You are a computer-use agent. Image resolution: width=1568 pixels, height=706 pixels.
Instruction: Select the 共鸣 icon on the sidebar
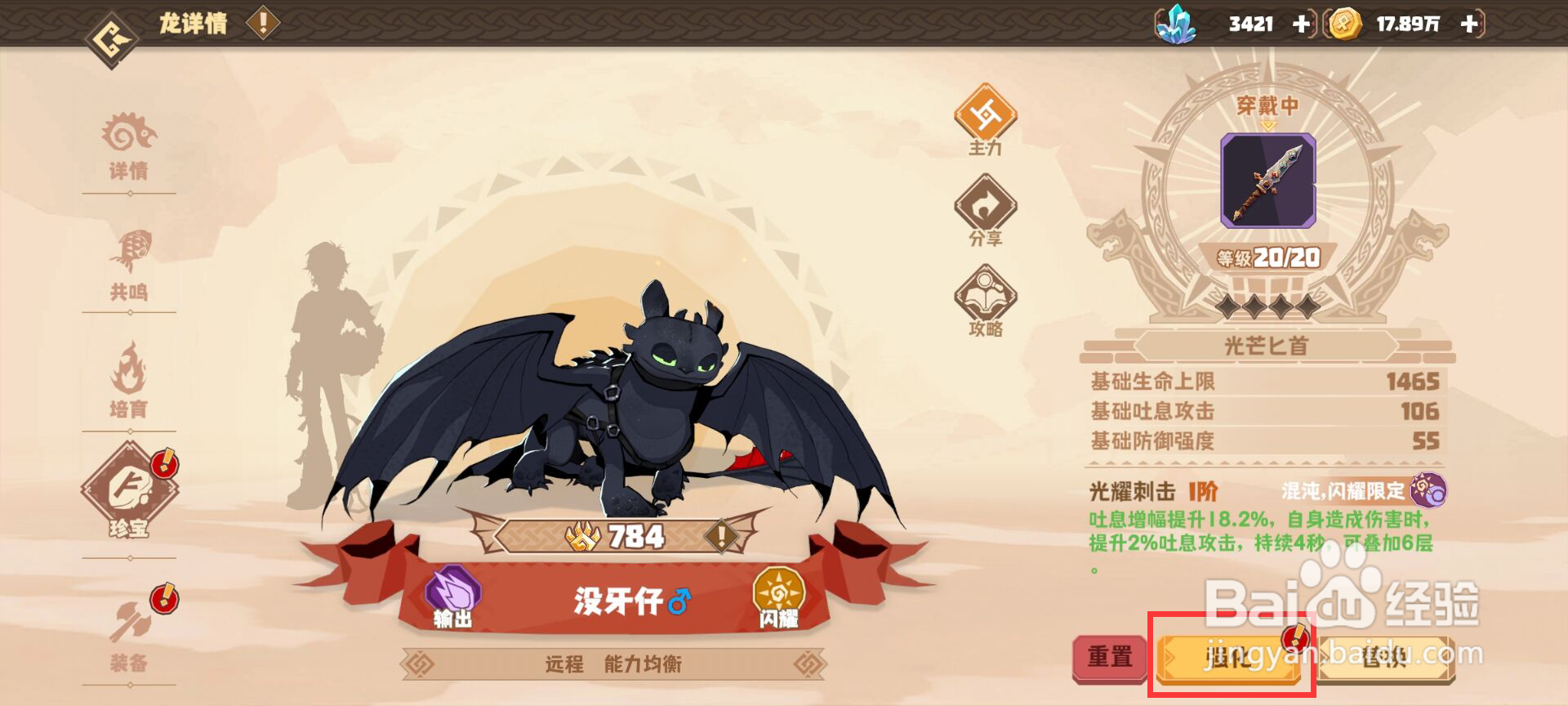pos(131,266)
